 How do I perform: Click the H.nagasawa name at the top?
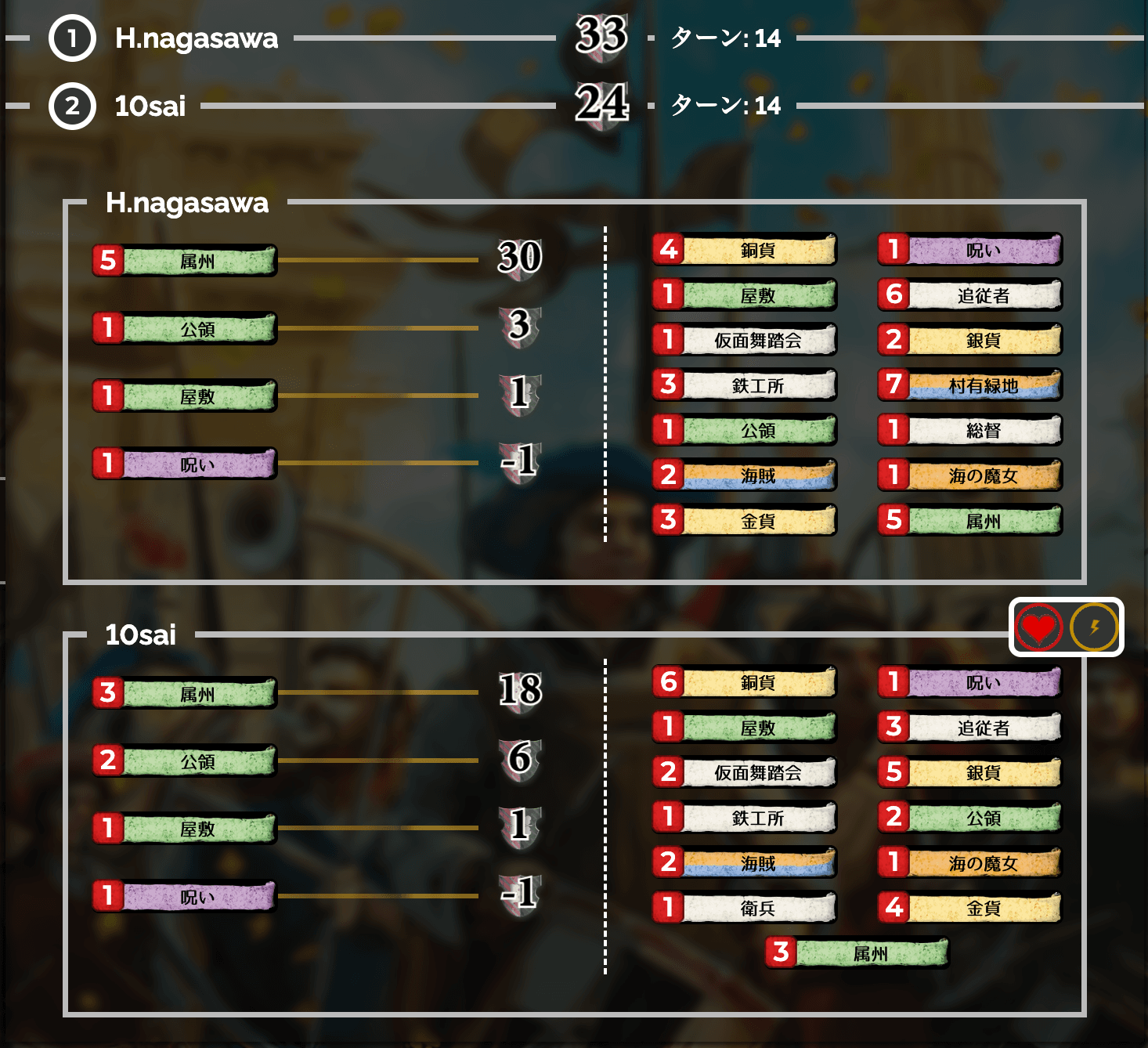tap(196, 37)
